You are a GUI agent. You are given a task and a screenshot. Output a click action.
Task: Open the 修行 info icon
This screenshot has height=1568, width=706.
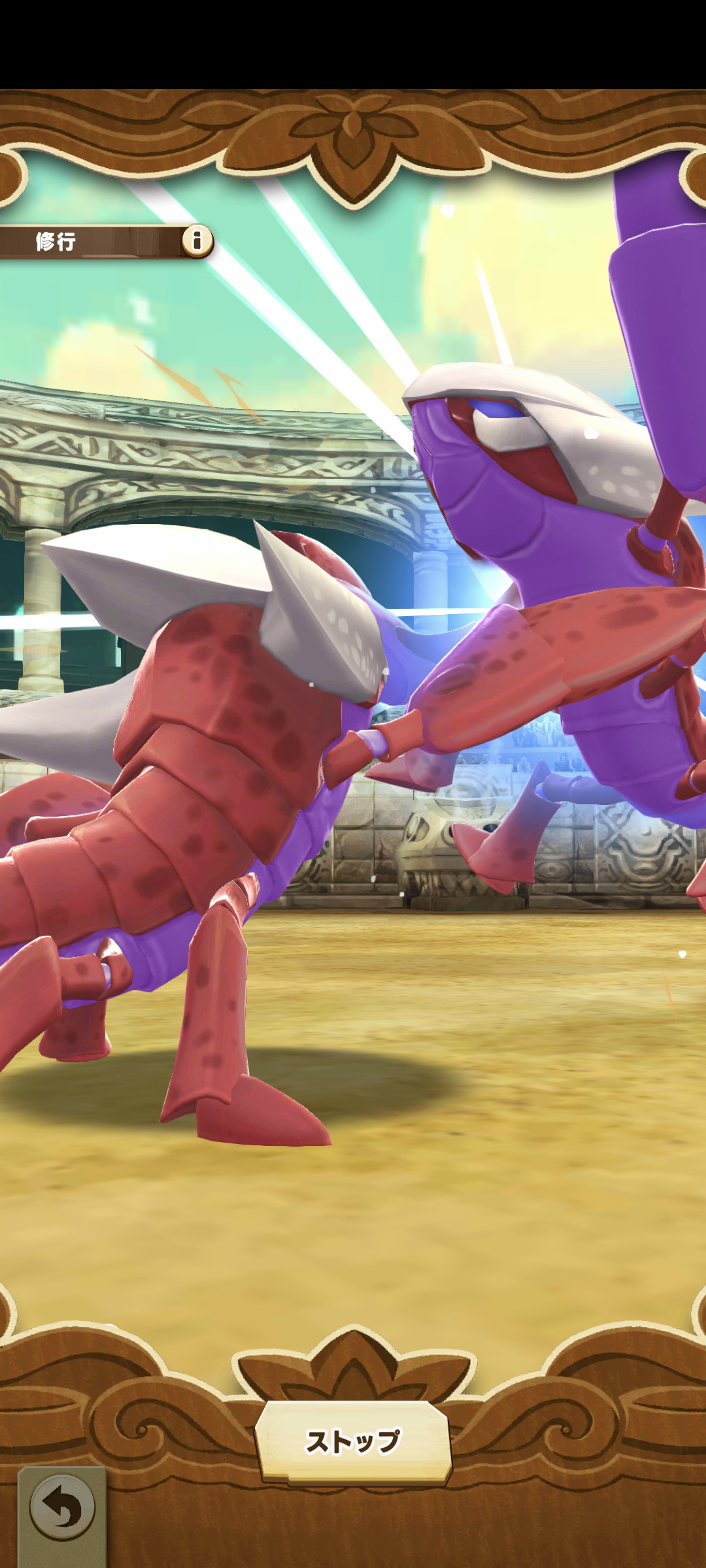pos(197,240)
